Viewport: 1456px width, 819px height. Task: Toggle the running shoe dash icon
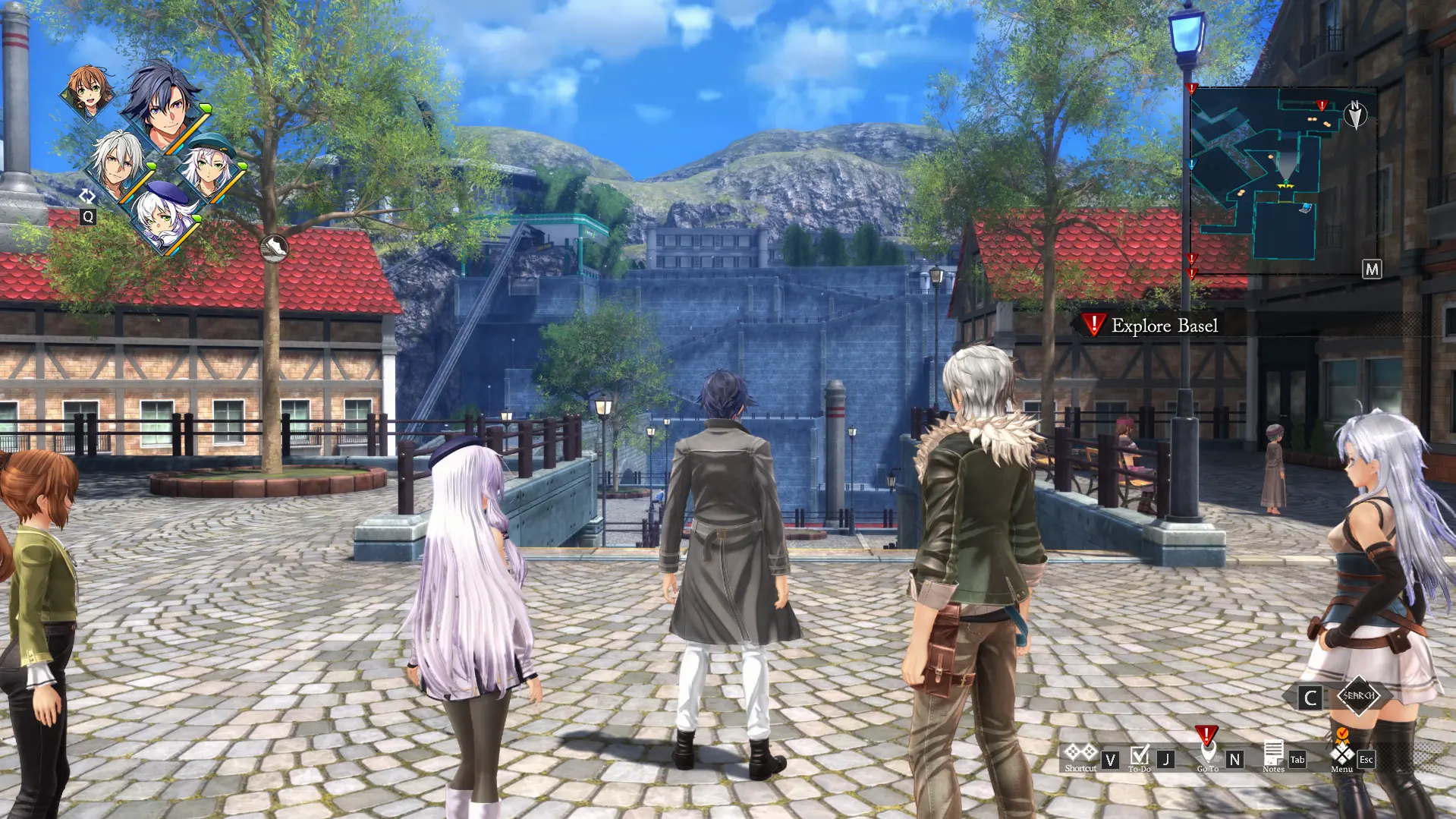274,247
